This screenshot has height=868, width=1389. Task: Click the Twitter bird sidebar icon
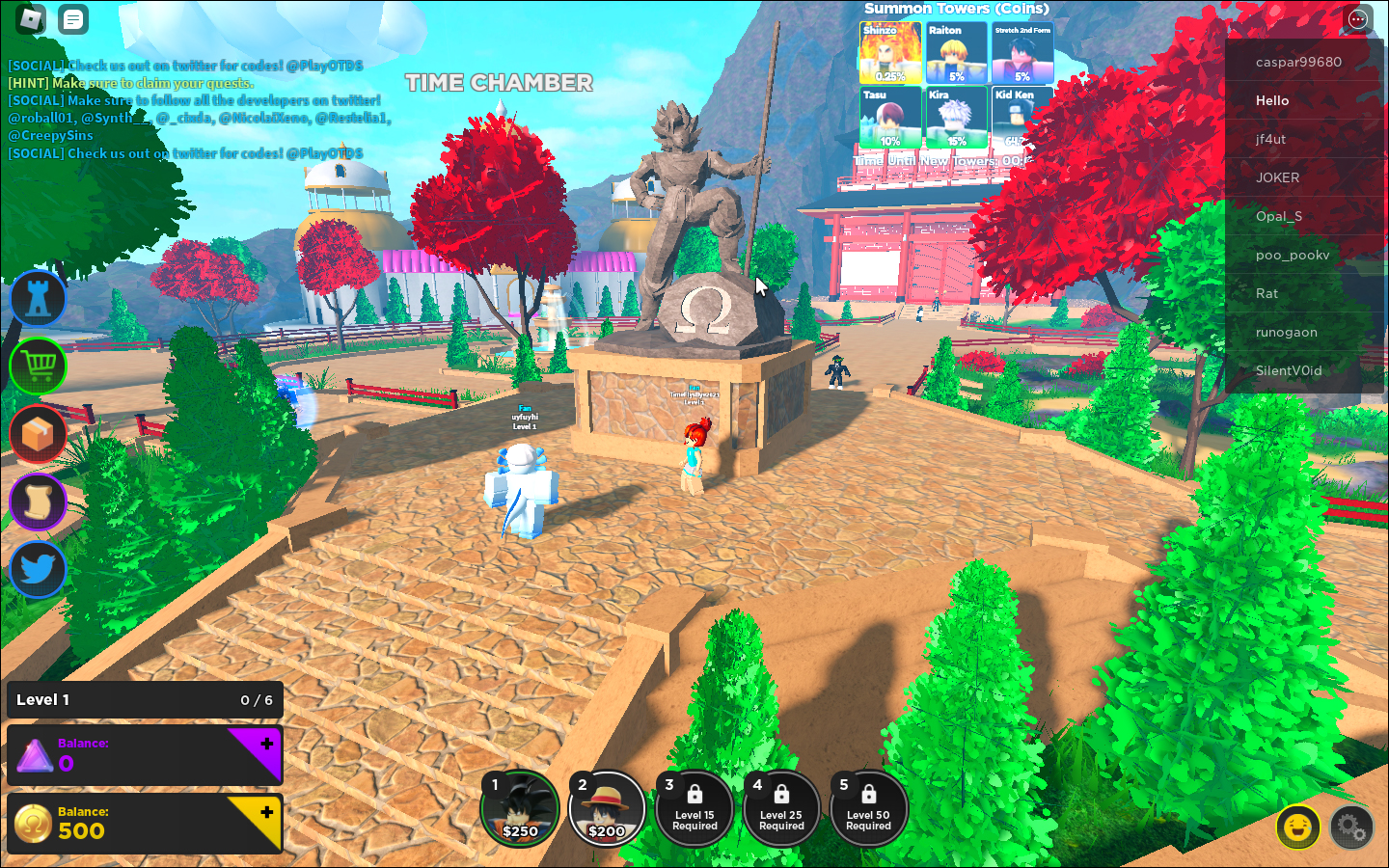point(37,569)
